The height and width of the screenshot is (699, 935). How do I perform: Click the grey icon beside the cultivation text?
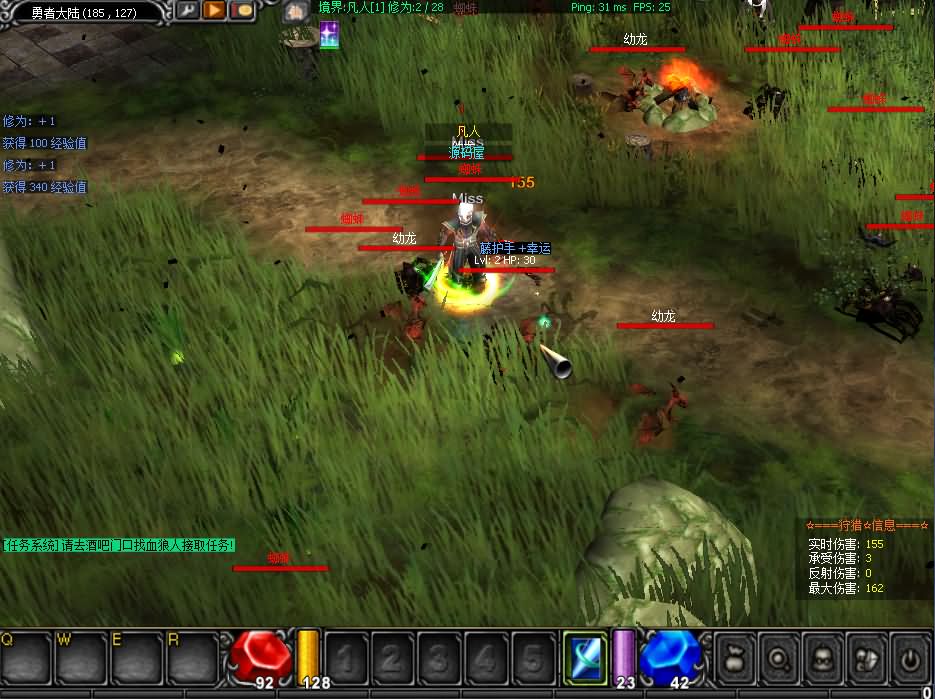pos(294,12)
